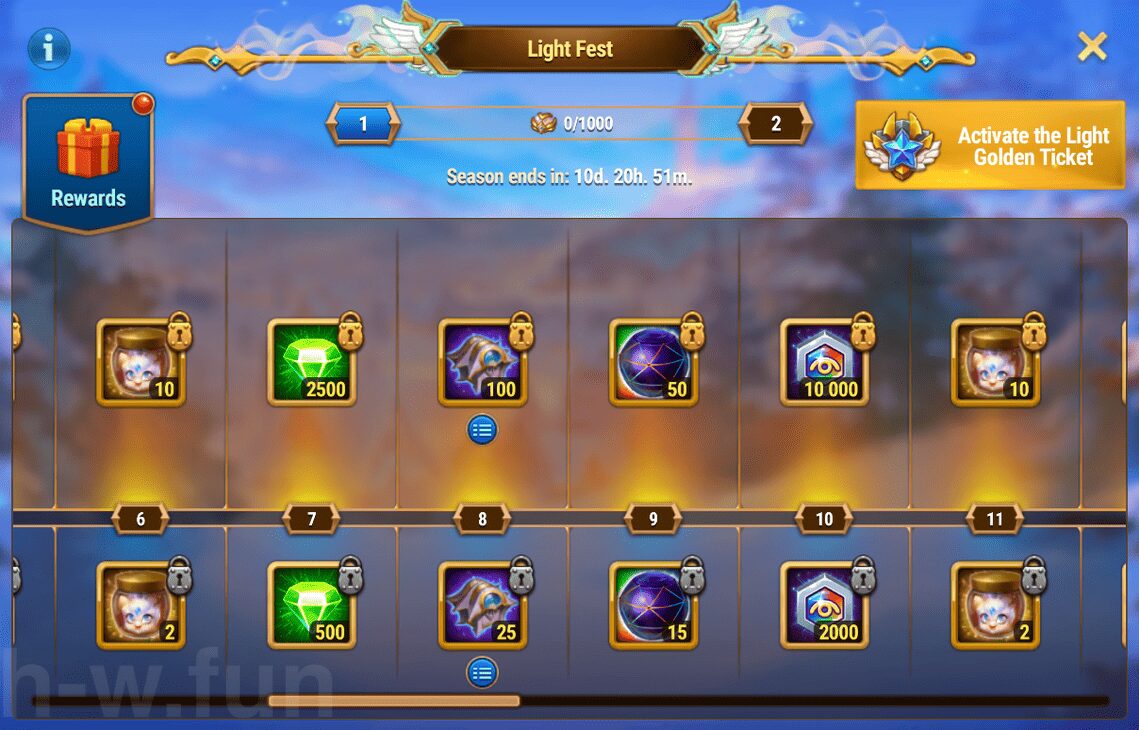Select the golden sphere reward of 50
This screenshot has width=1139, height=730.
[653, 362]
